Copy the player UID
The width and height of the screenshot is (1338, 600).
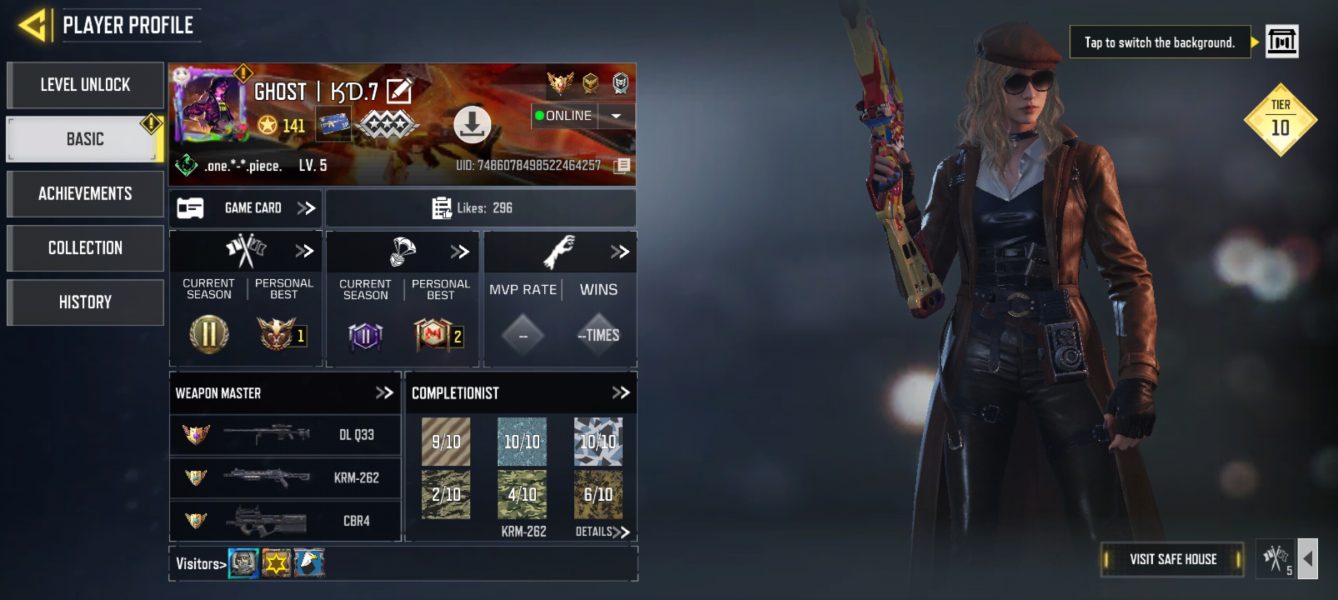click(x=622, y=165)
